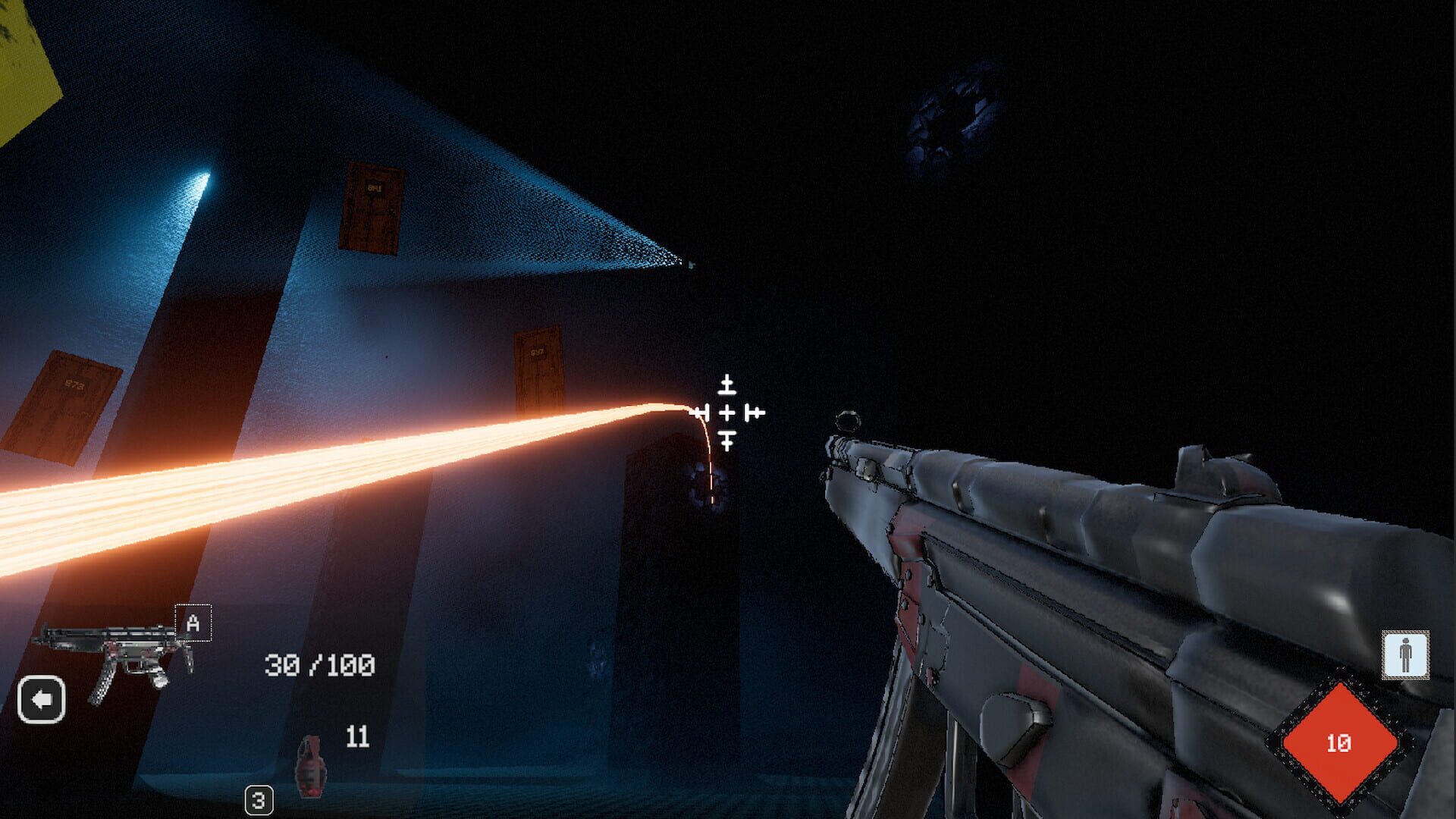Click the crosshair at screen center
Viewport: 1456px width, 819px height.
pos(726,411)
